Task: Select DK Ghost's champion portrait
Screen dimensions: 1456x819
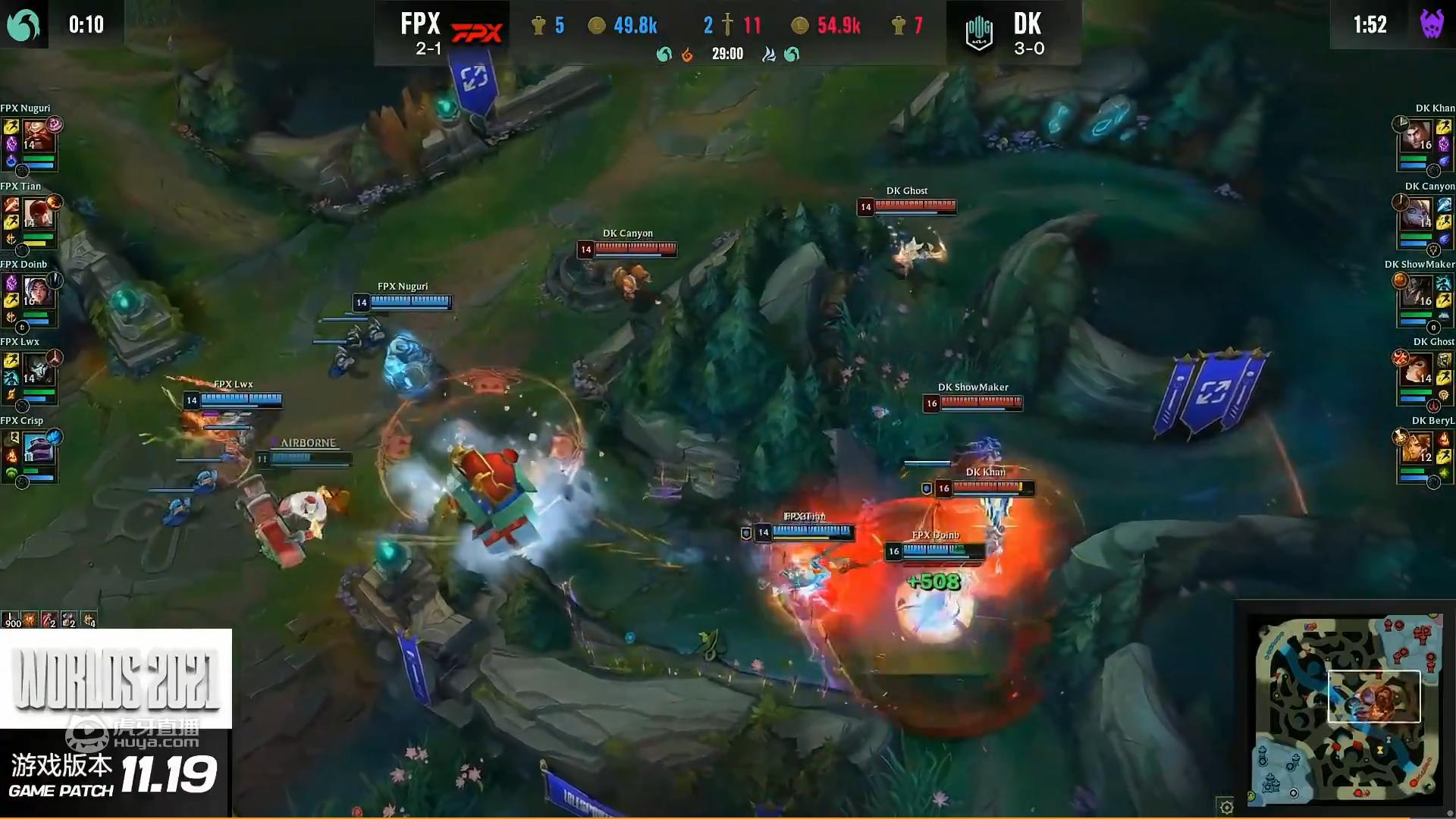Action: click(x=1417, y=371)
